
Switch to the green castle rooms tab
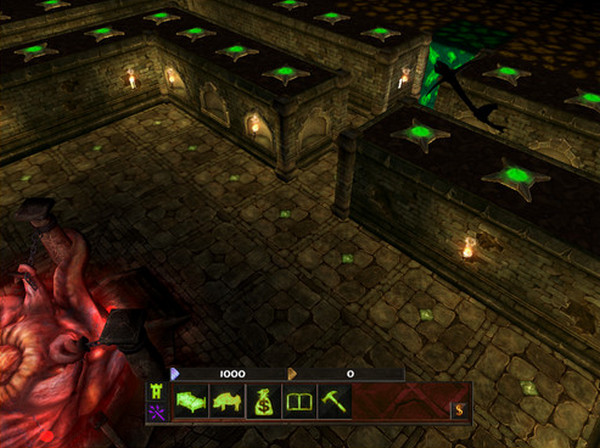point(156,392)
